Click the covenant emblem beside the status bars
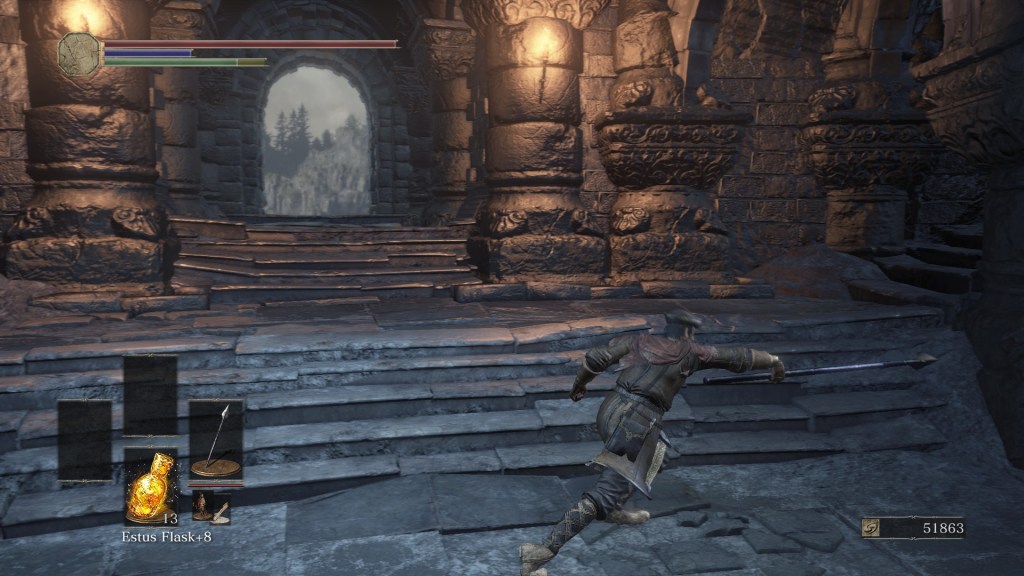Image resolution: width=1024 pixels, height=576 pixels. (80, 53)
